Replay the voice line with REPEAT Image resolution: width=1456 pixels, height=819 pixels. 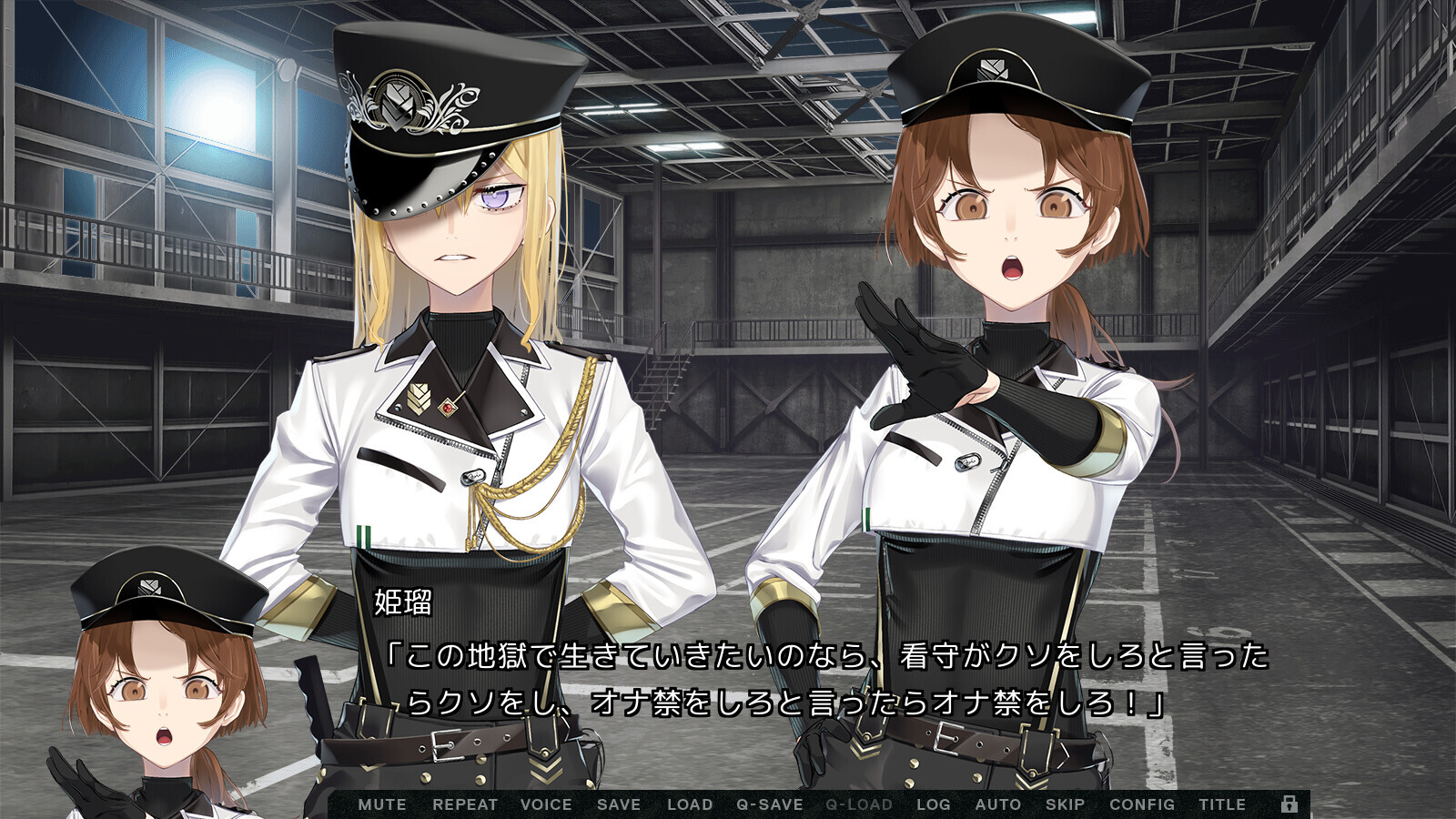465,804
